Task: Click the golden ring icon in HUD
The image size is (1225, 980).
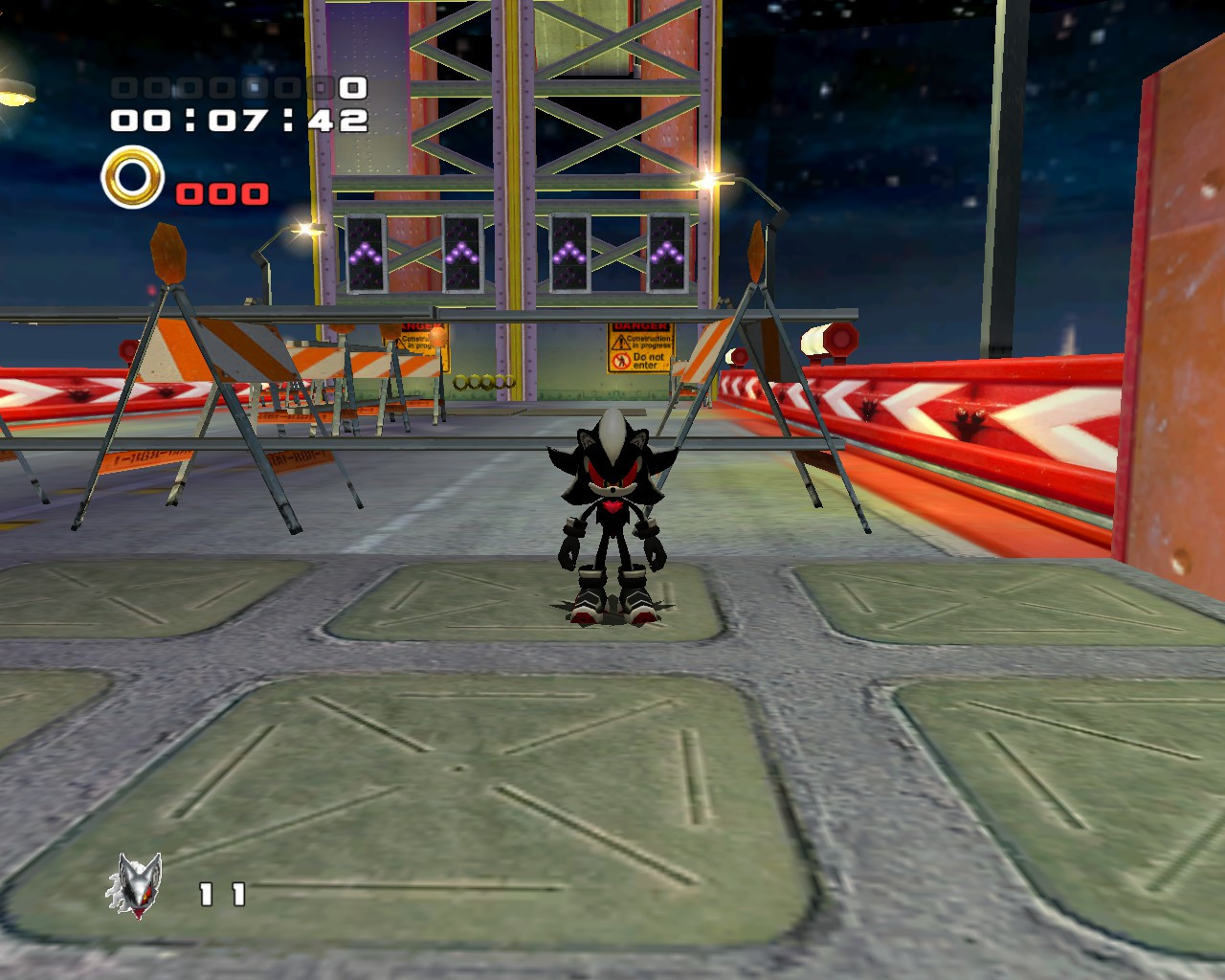Action: (x=132, y=177)
